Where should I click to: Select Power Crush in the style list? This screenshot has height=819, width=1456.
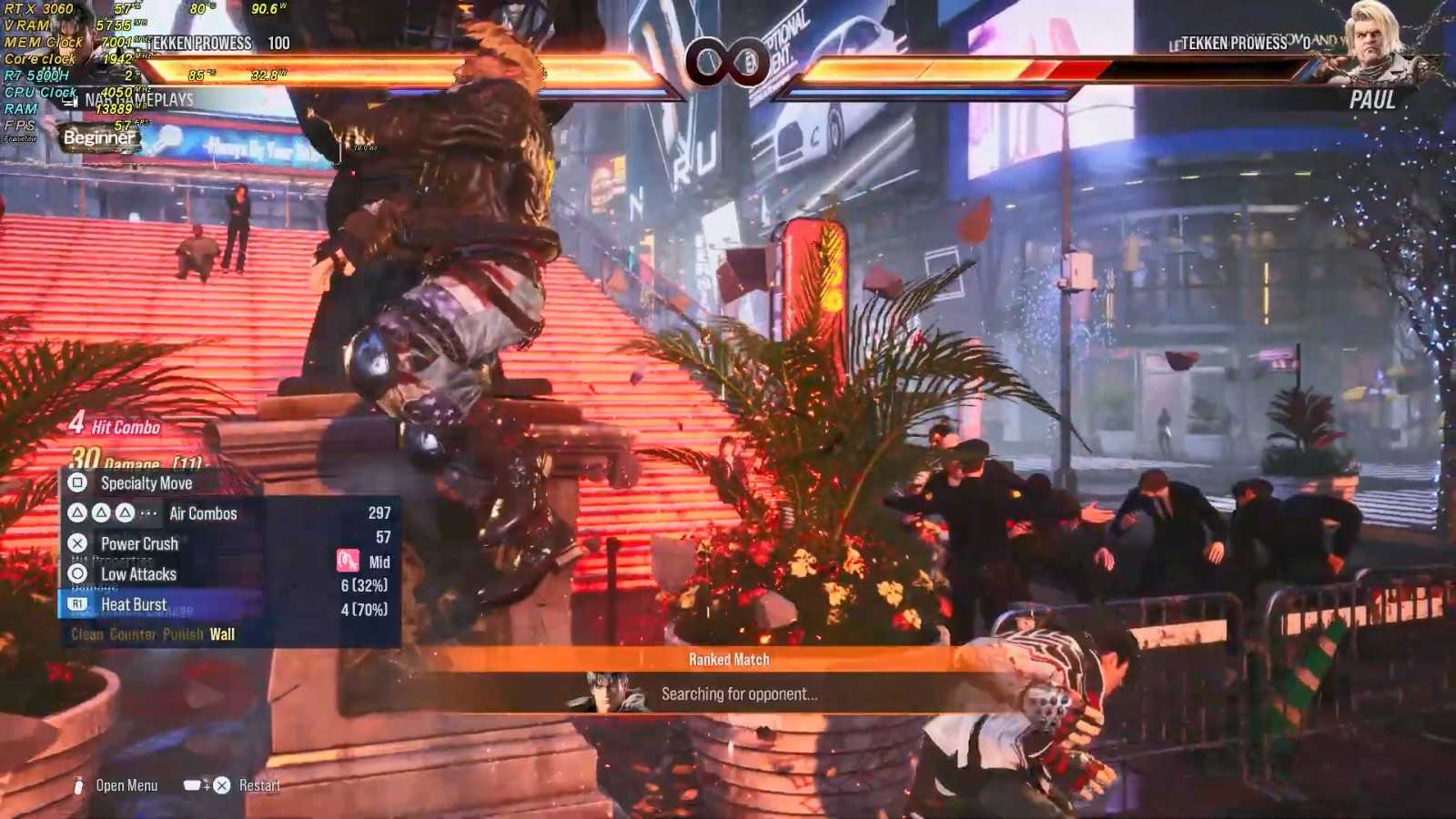tap(138, 543)
